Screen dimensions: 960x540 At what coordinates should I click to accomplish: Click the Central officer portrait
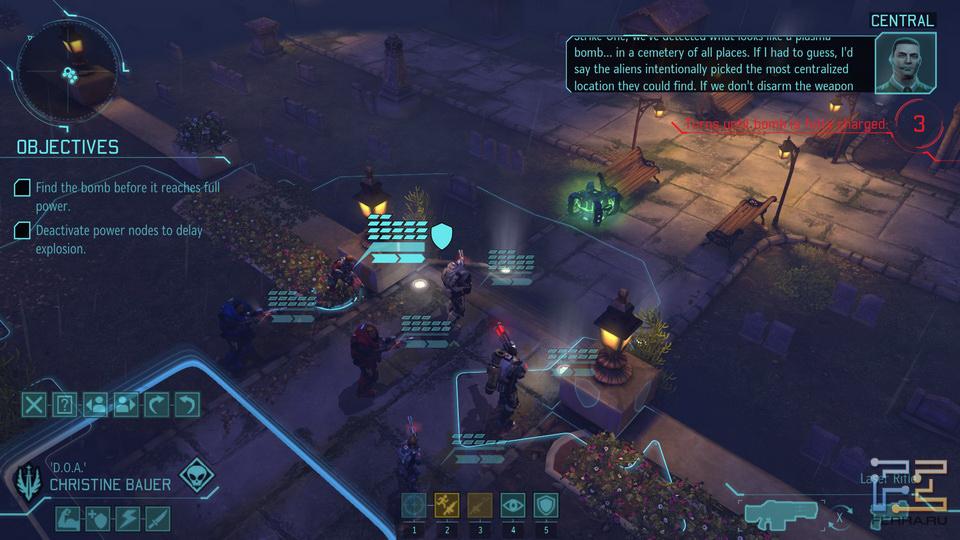[905, 63]
